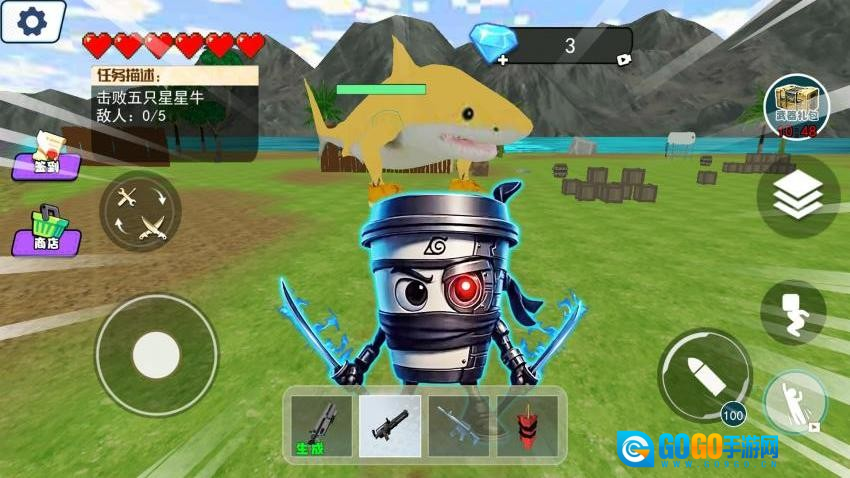Activate the jump action button
Image resolution: width=850 pixels, height=478 pixels.
click(x=795, y=404)
